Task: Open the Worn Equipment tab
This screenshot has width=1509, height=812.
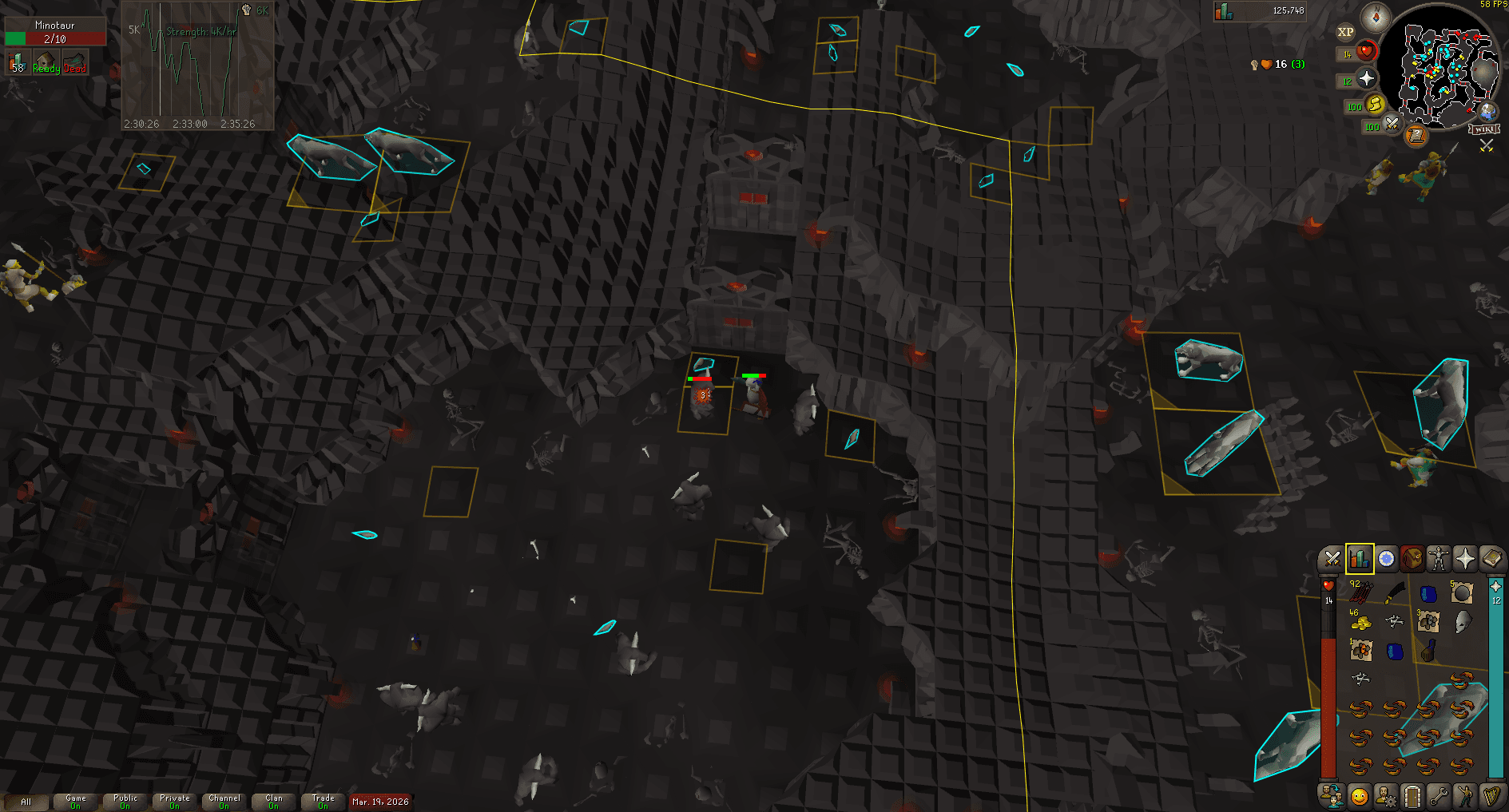Action: click(1440, 559)
